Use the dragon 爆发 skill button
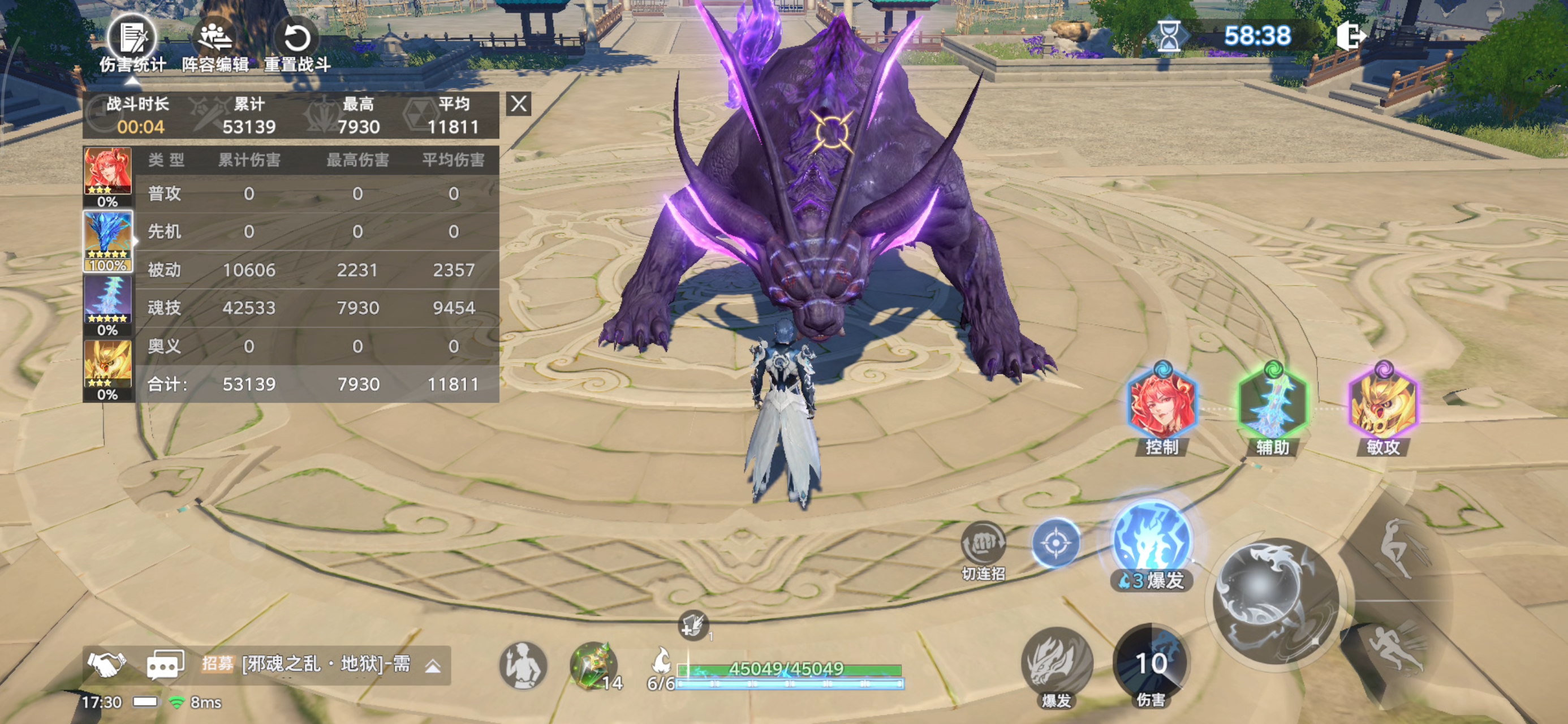 tap(1056, 662)
